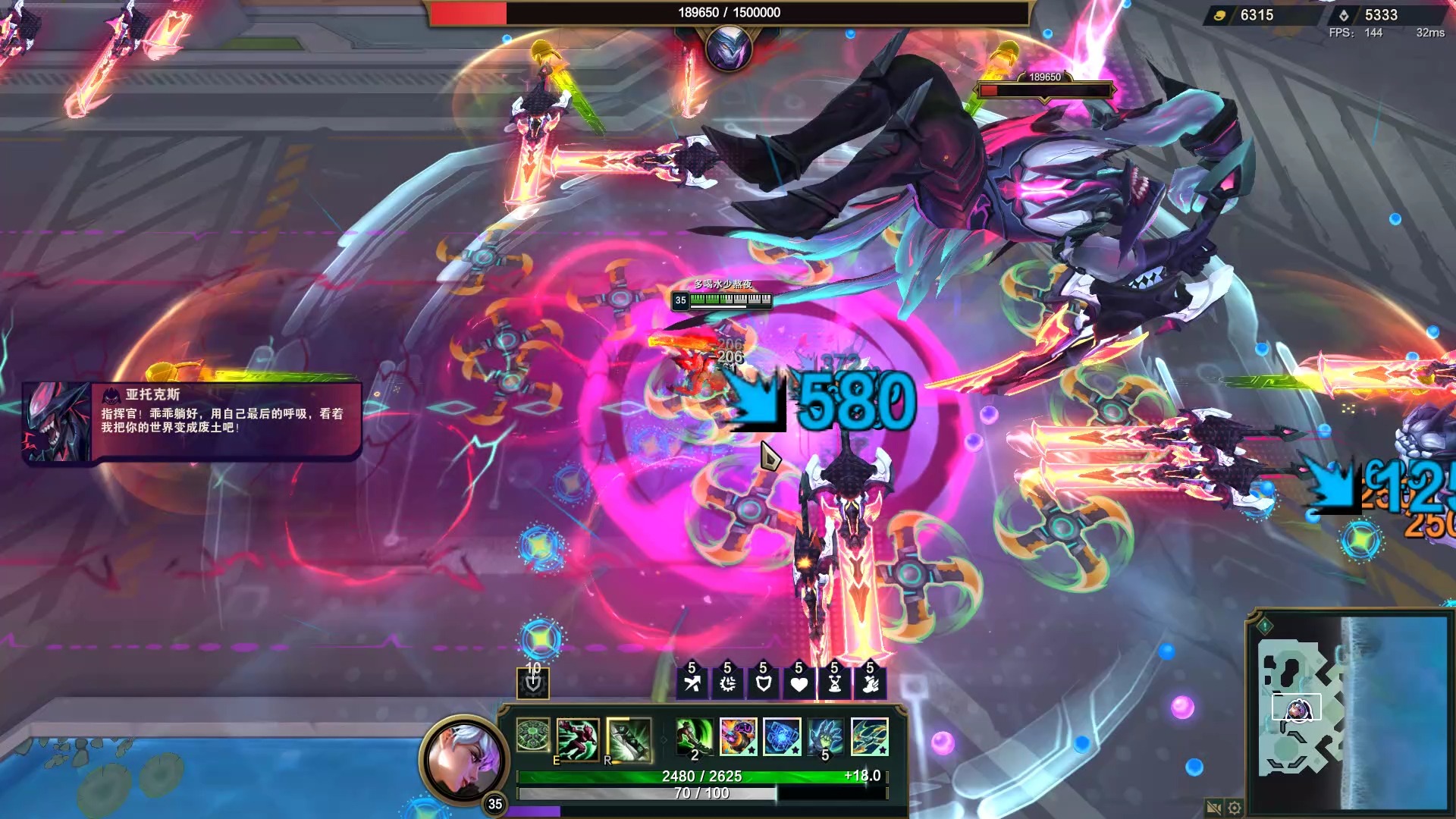Activate the R broken blade ultimate

click(x=628, y=739)
